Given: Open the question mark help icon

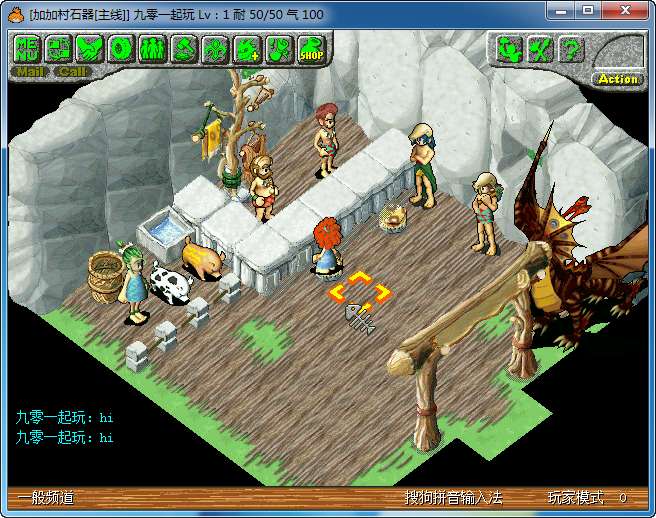Looking at the screenshot, I should tap(571, 48).
